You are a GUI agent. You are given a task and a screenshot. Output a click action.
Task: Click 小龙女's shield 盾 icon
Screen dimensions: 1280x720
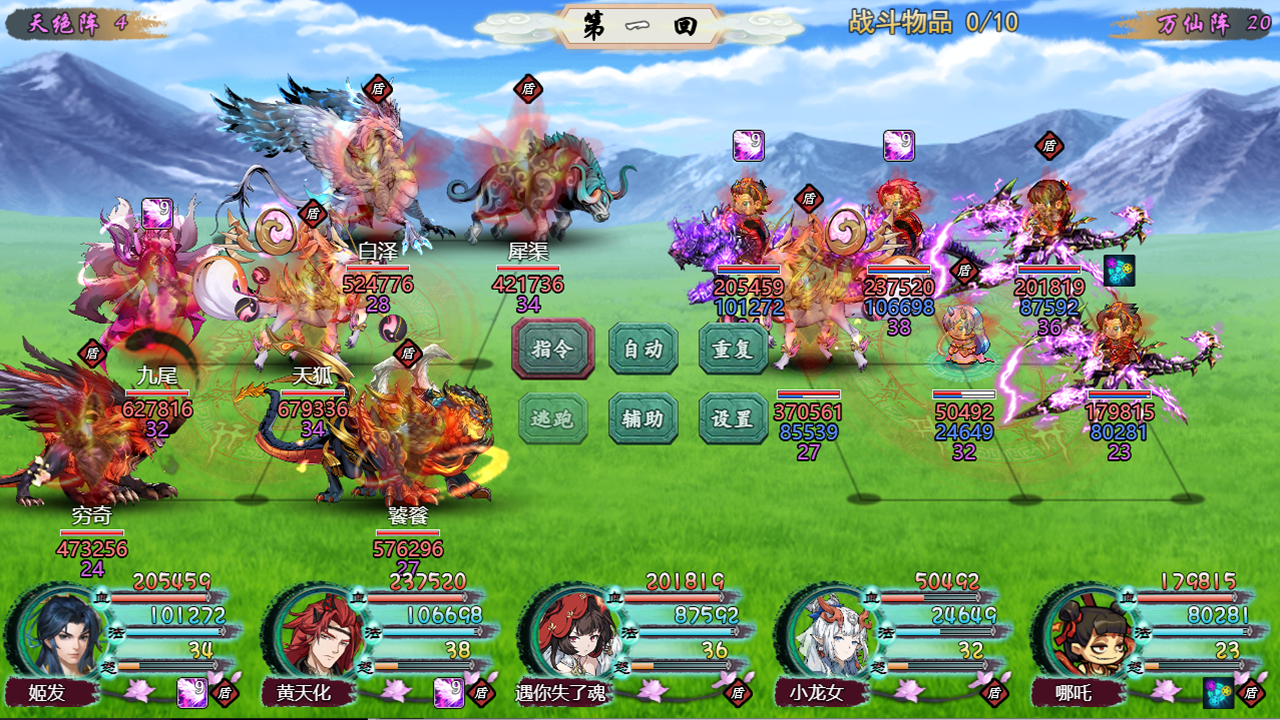[x=994, y=691]
